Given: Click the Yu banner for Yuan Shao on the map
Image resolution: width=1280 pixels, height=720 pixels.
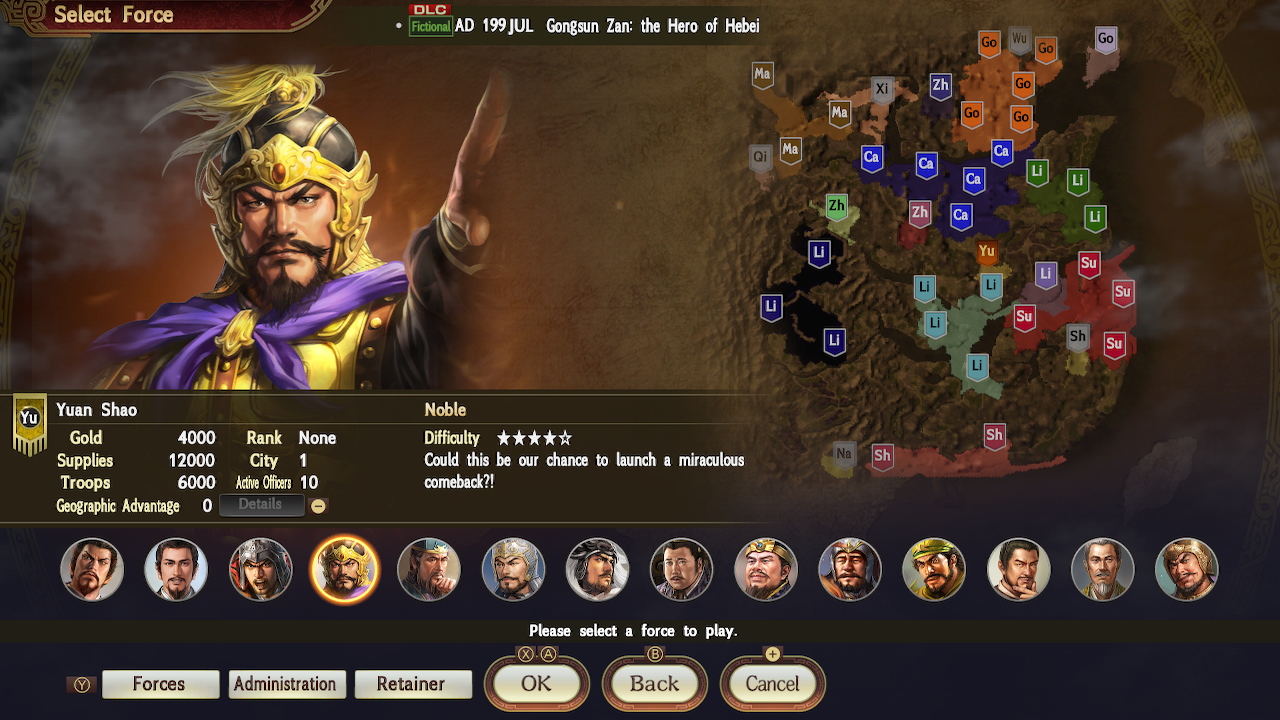Looking at the screenshot, I should [x=987, y=252].
